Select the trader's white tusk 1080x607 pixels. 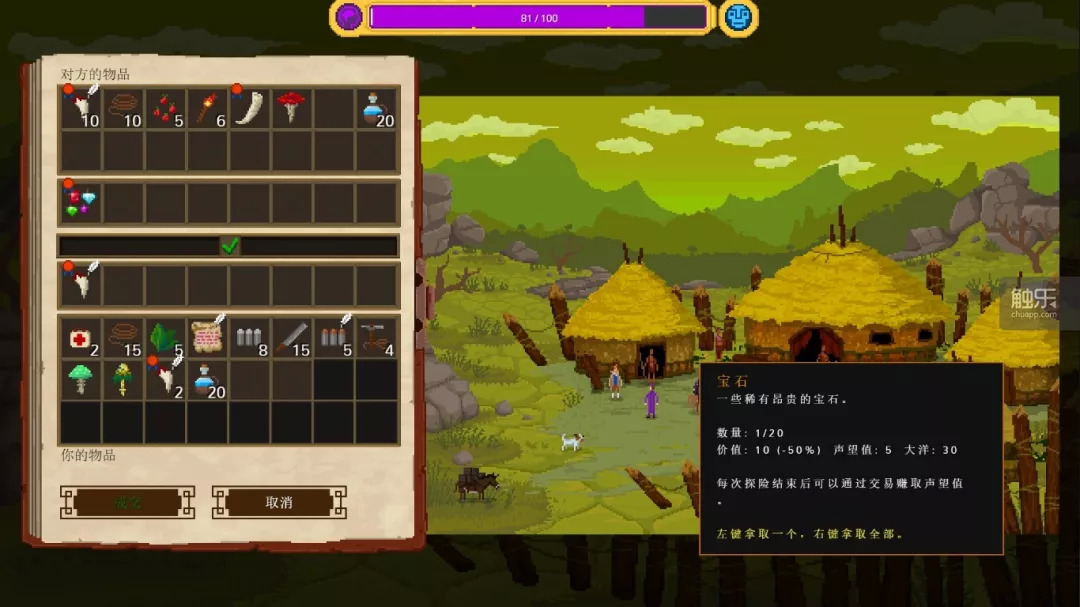pos(249,108)
